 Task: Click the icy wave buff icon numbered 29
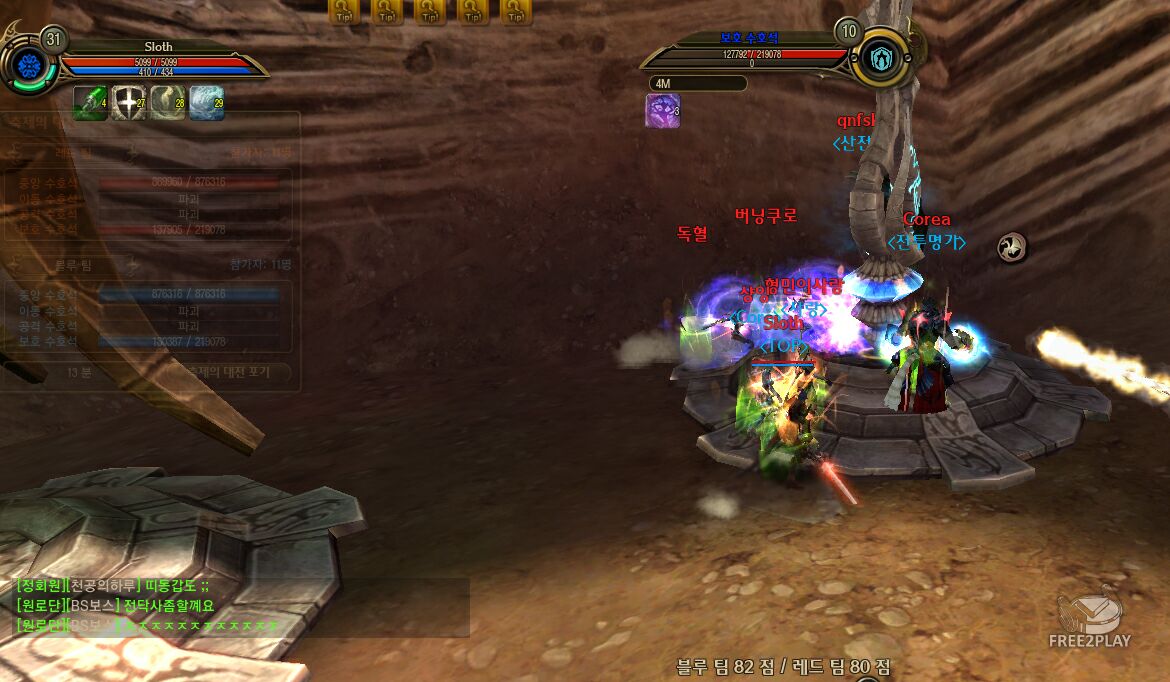pyautogui.click(x=207, y=103)
